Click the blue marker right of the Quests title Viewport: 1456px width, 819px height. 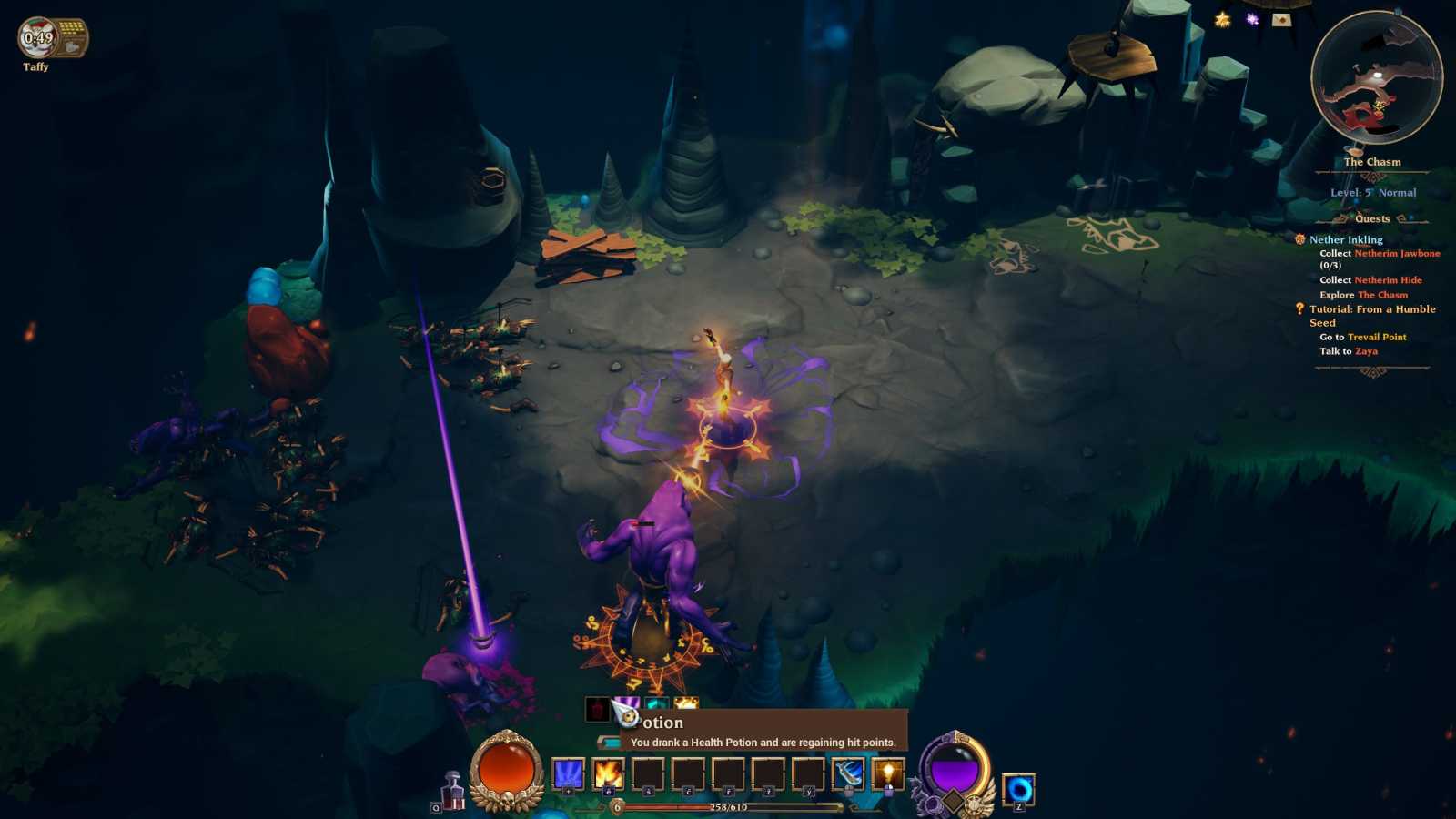1410,217
